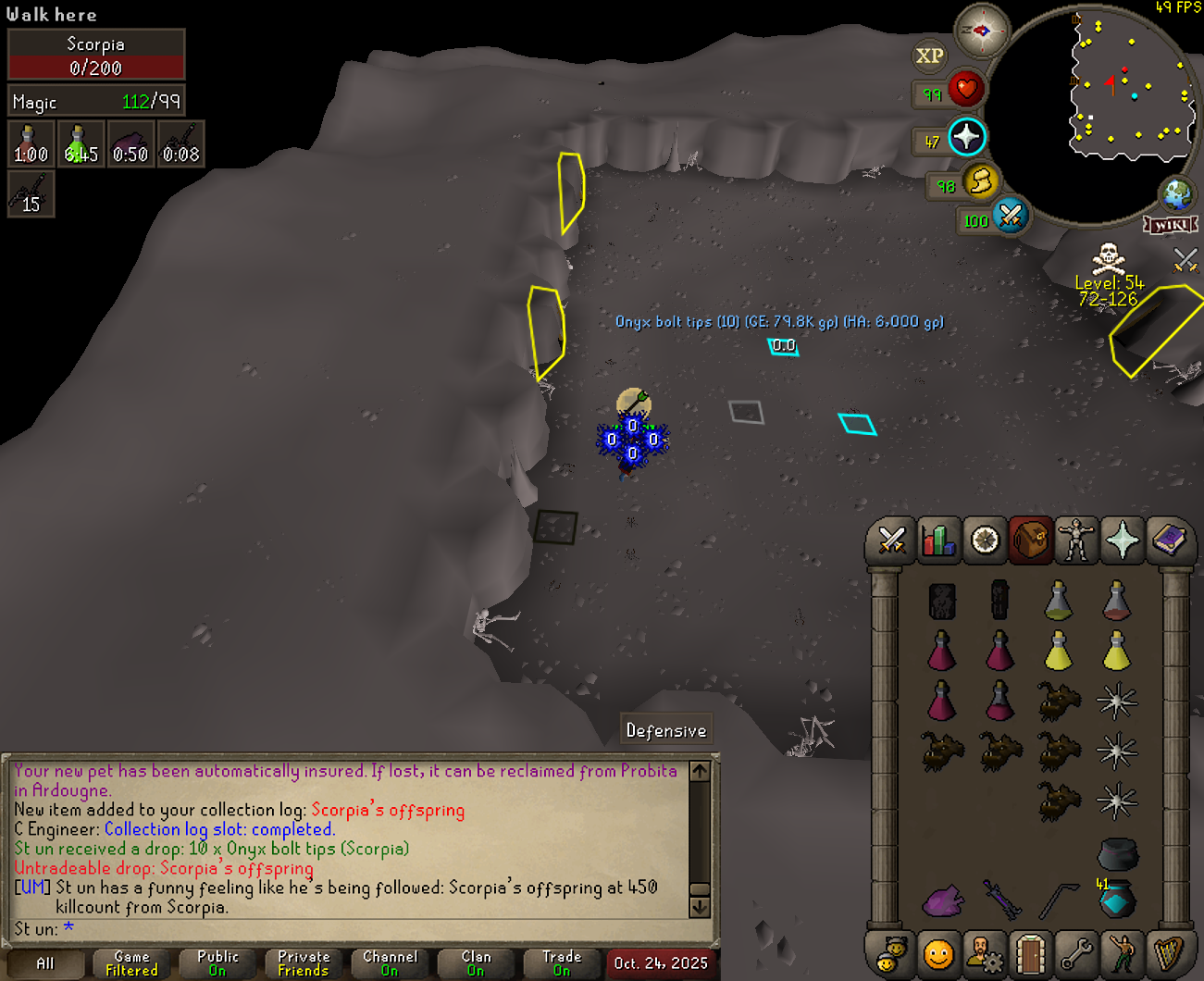Screen dimensions: 1204x981
Task: Switch to the Skills tab
Action: tap(937, 540)
